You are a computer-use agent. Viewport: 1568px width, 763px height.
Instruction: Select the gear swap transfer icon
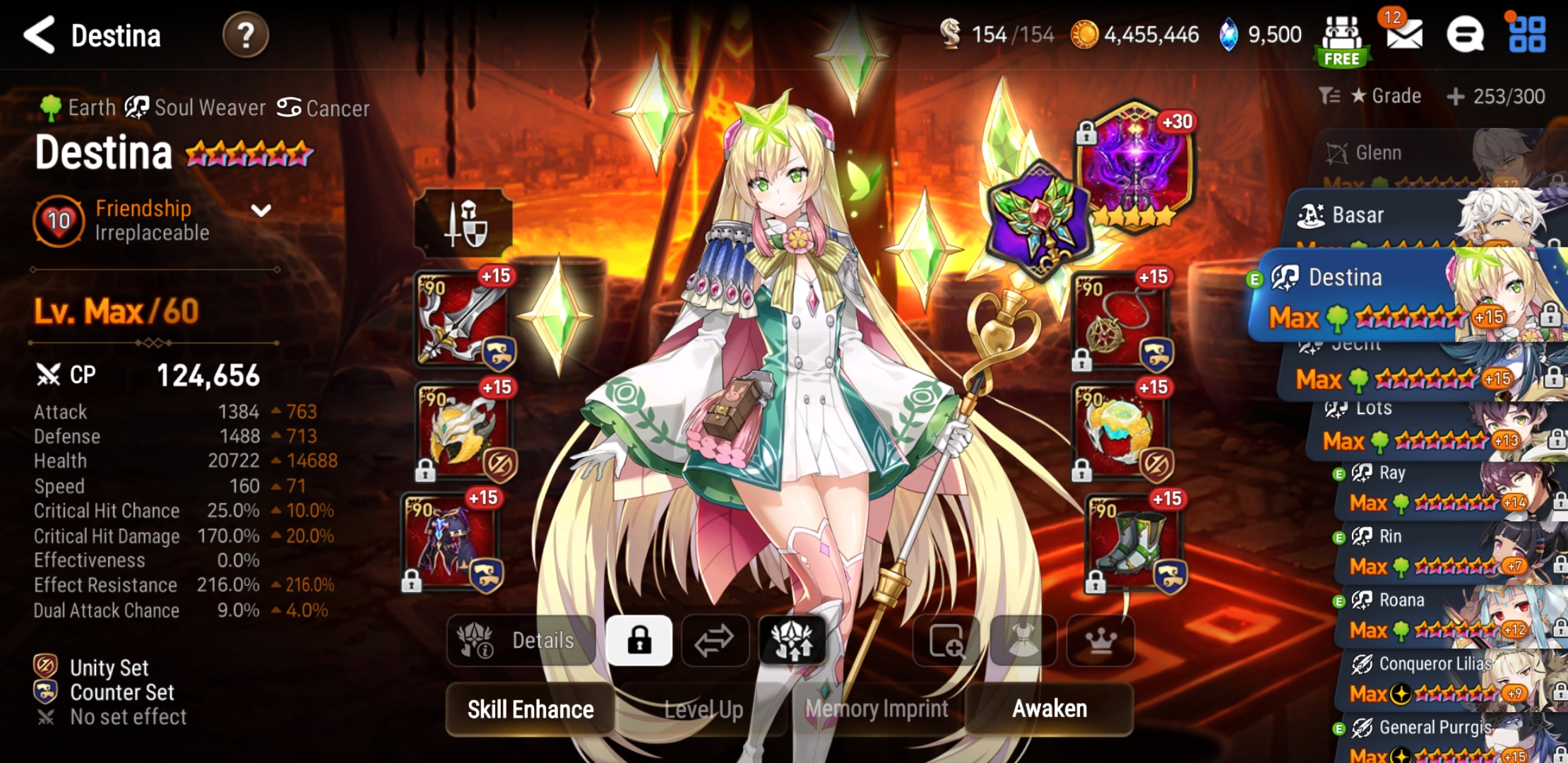715,640
